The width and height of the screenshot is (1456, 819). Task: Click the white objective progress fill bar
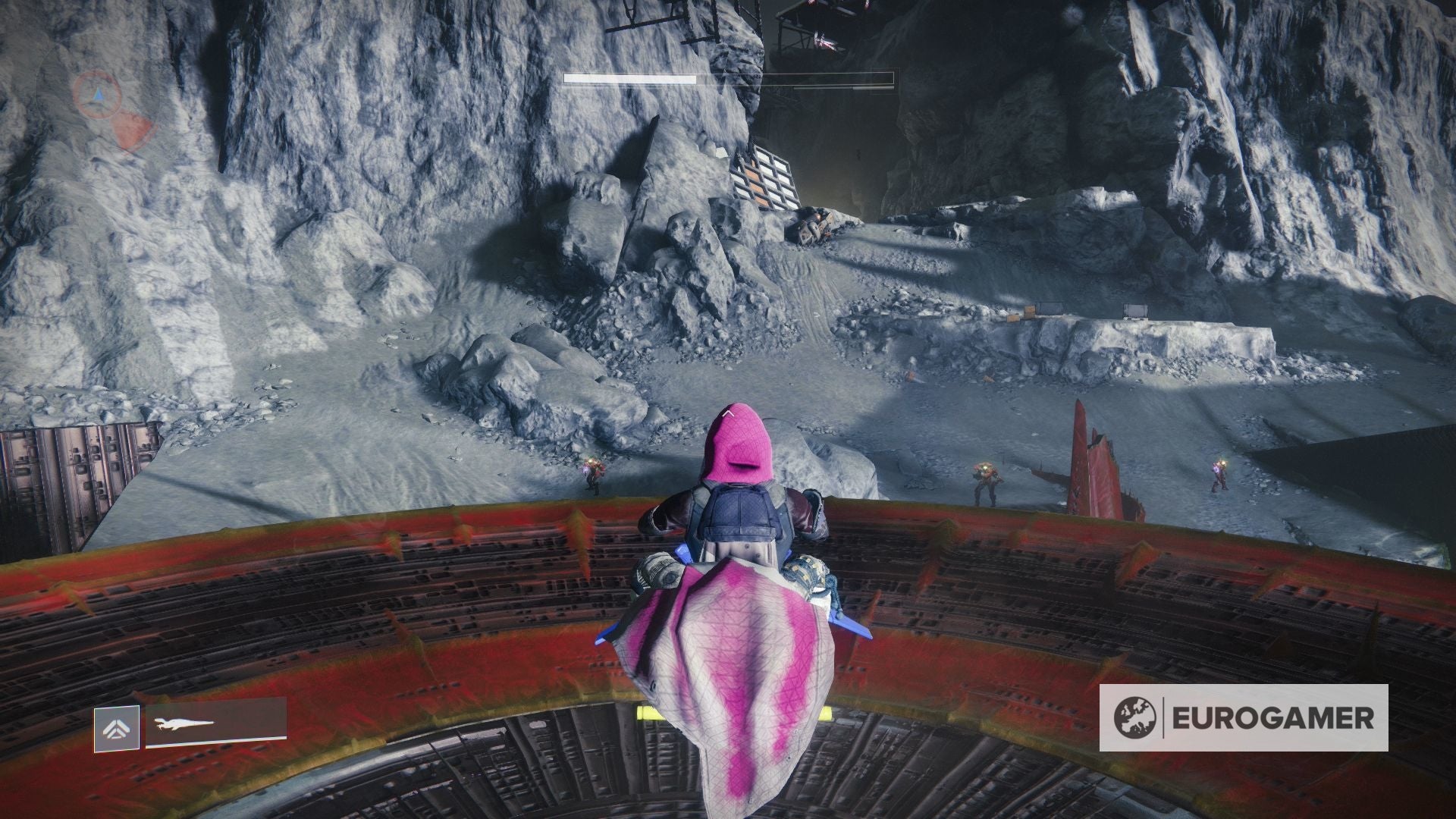[629, 78]
